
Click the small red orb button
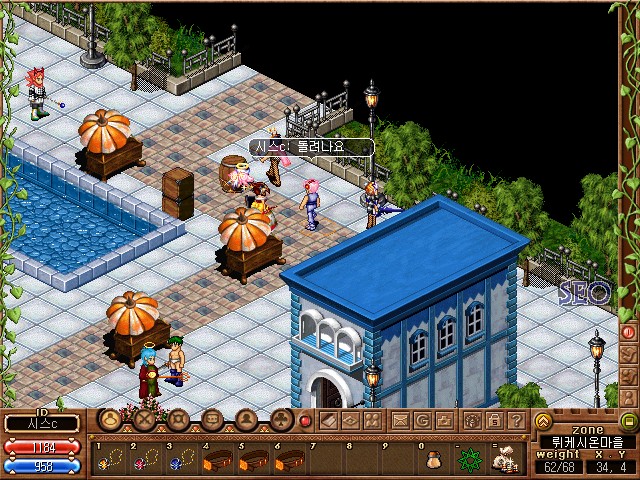point(306,420)
